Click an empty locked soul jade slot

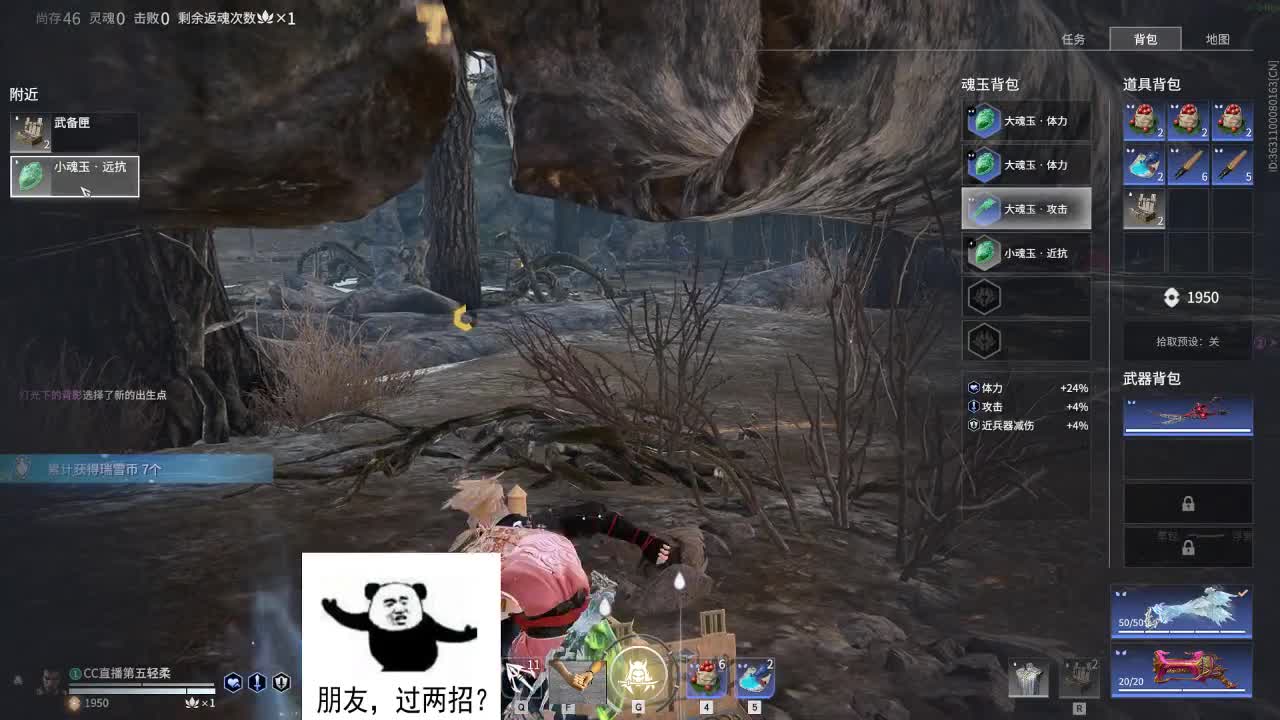[1024, 297]
